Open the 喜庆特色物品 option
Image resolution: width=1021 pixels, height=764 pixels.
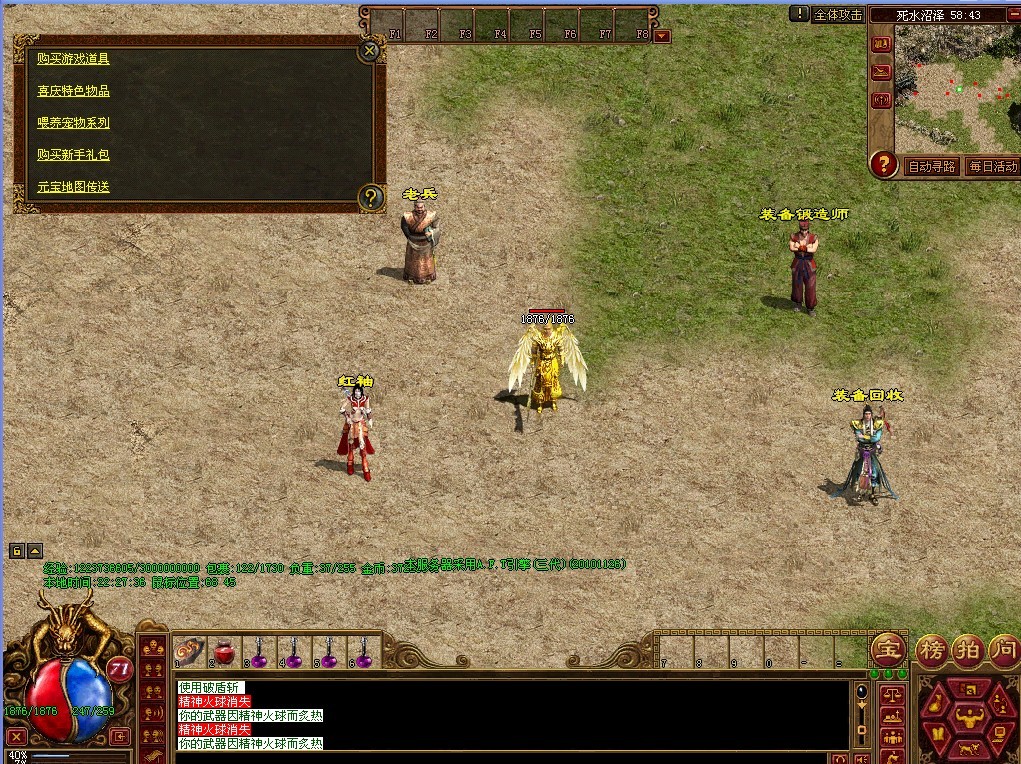[73, 91]
